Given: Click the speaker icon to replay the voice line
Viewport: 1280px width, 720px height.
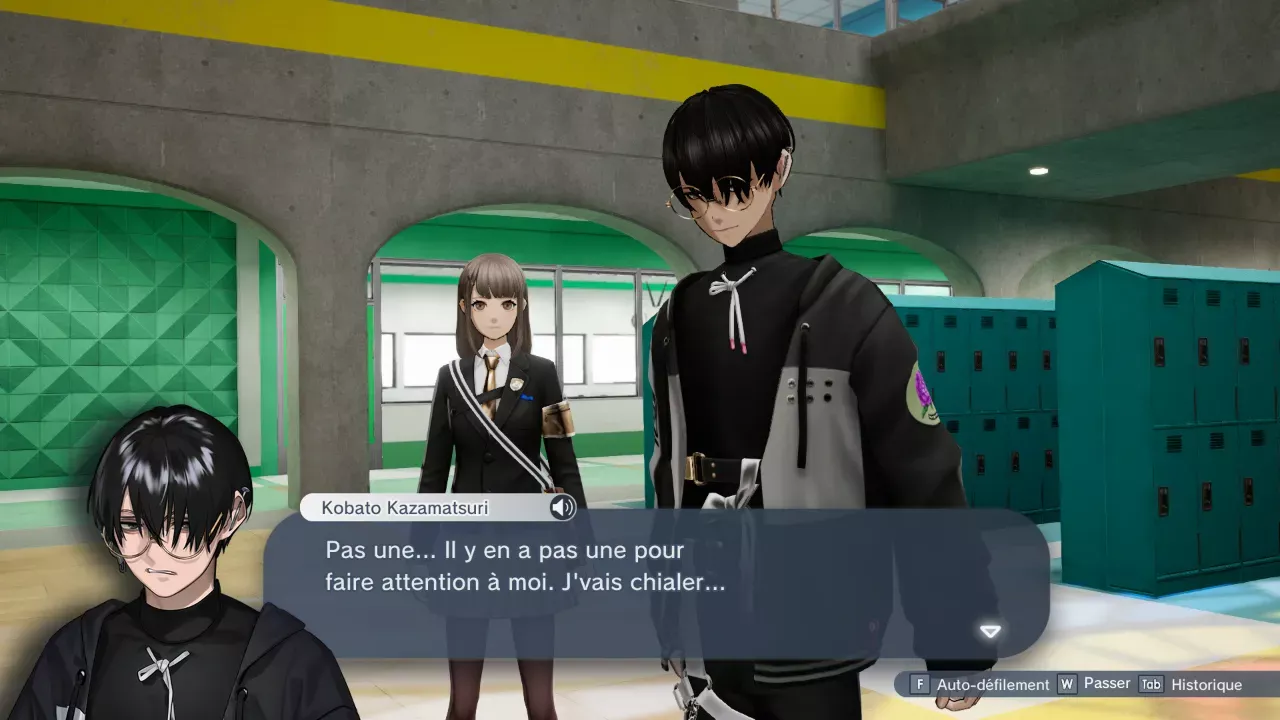Looking at the screenshot, I should (563, 509).
